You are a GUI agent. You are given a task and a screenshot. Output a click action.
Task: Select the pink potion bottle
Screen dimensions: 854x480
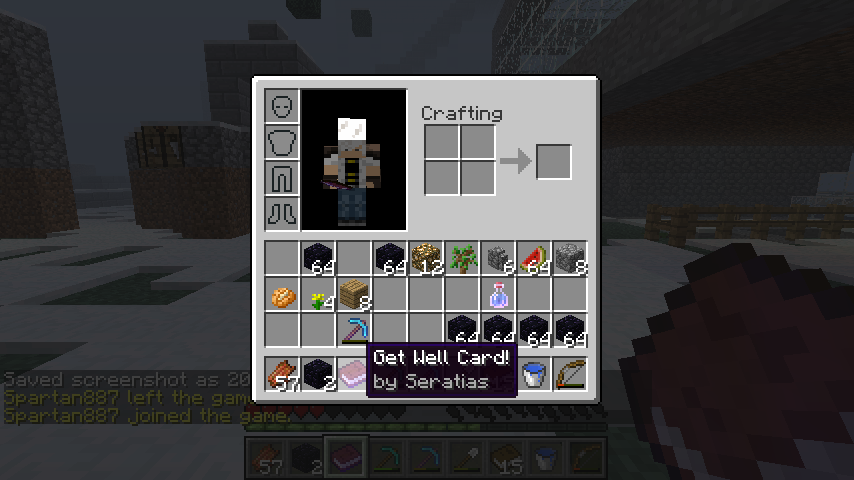coord(498,295)
